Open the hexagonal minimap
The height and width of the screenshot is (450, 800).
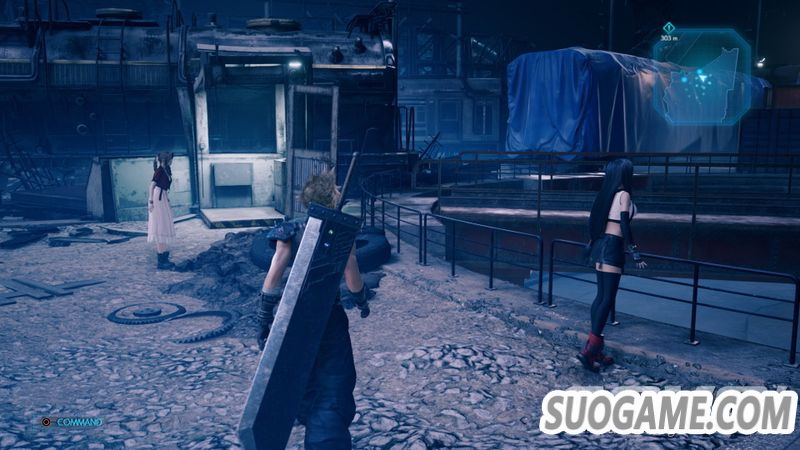(702, 76)
